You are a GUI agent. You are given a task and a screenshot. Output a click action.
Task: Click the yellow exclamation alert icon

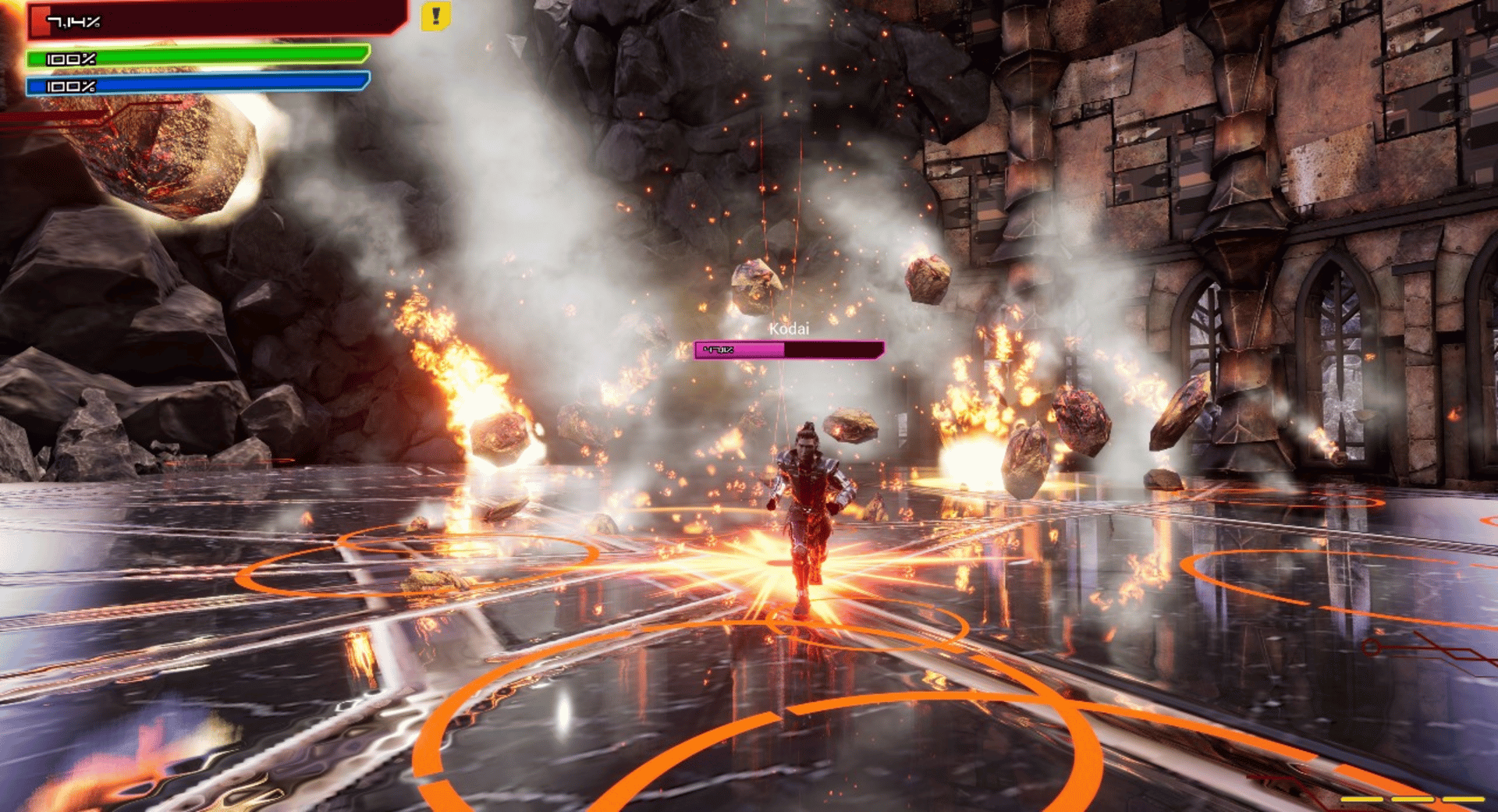435,16
